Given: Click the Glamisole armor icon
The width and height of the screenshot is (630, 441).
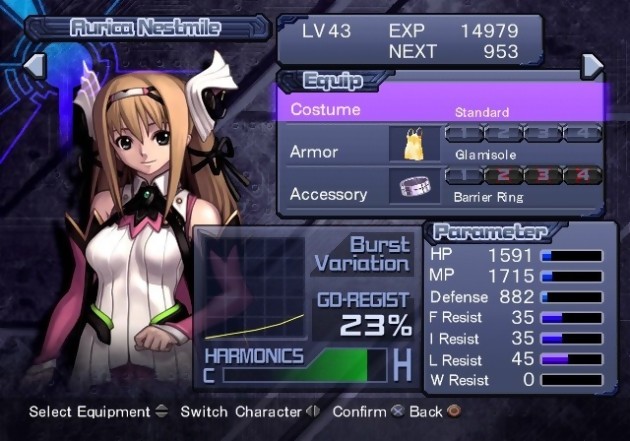Looking at the screenshot, I should coord(414,146).
